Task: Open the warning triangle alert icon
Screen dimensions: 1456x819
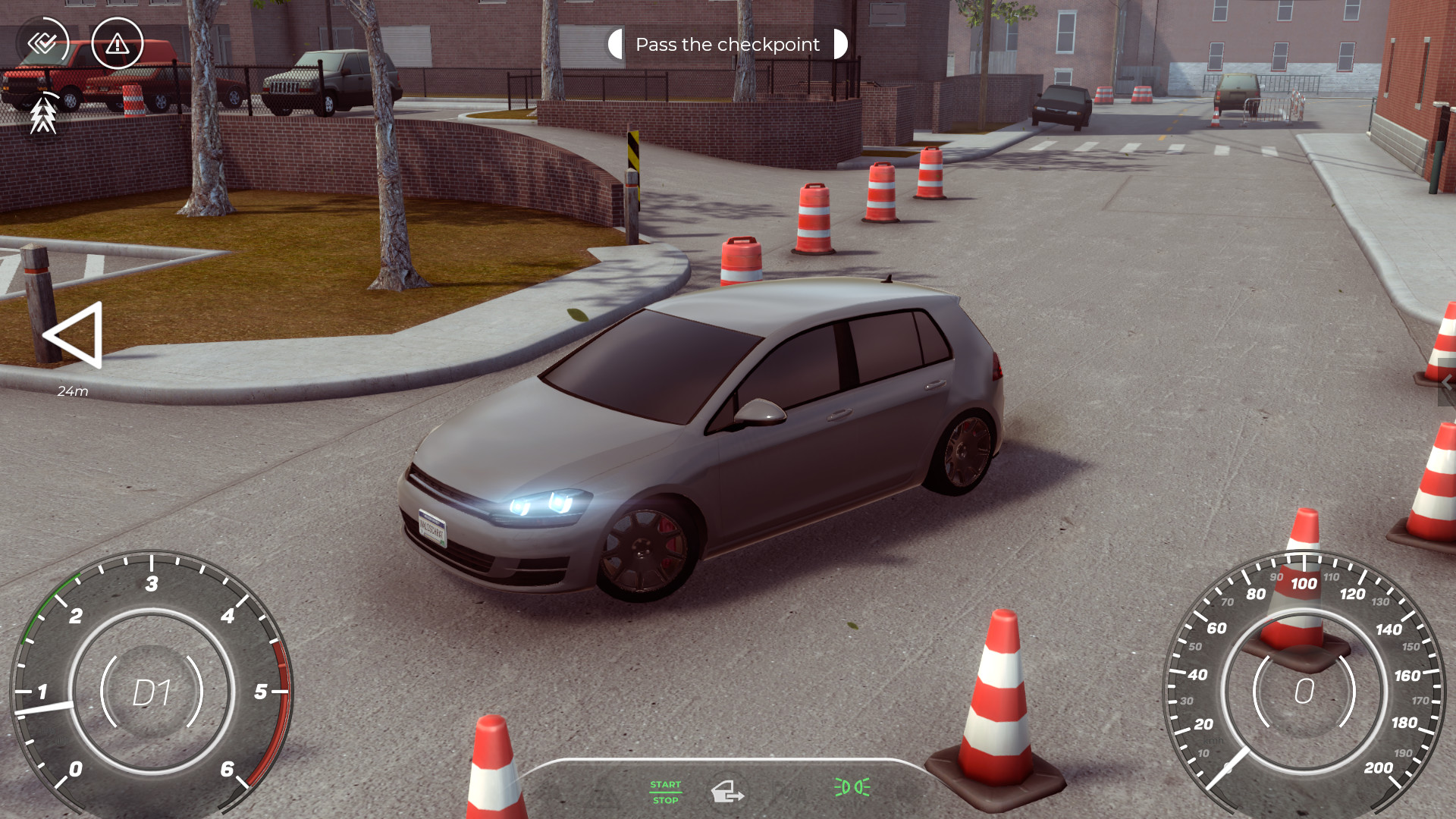Action: tap(117, 44)
